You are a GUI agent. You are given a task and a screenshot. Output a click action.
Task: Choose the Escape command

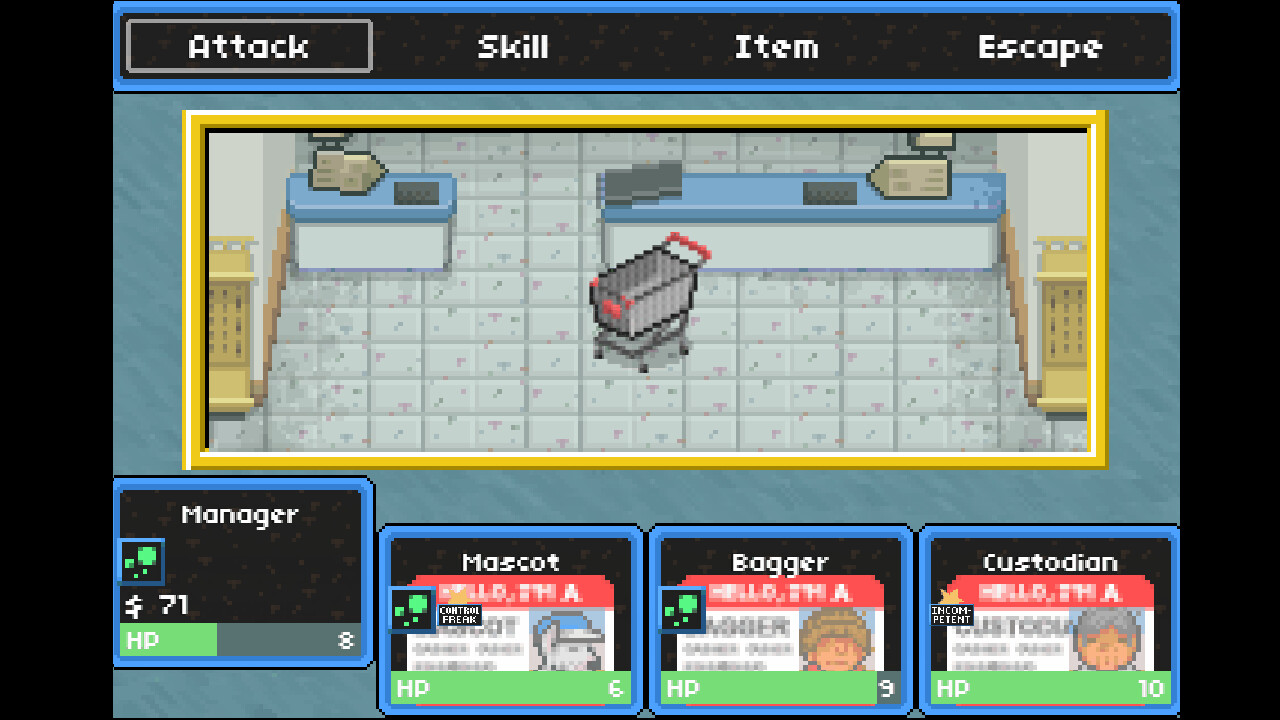click(x=1040, y=46)
